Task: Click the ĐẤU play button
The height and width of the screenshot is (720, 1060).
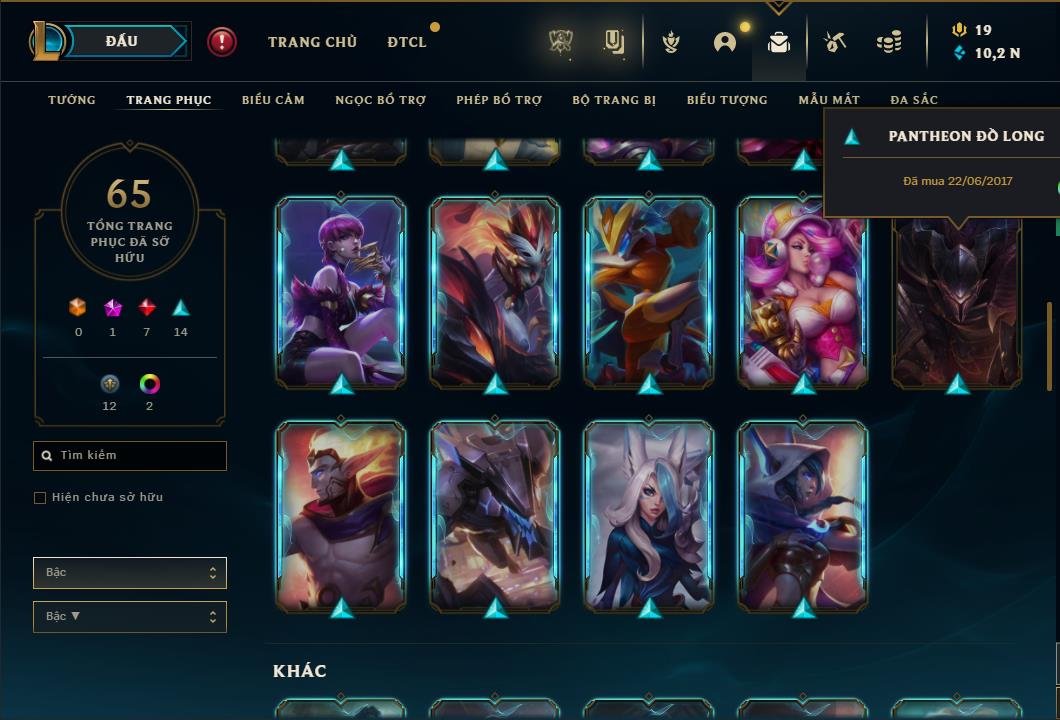Action: click(122, 41)
